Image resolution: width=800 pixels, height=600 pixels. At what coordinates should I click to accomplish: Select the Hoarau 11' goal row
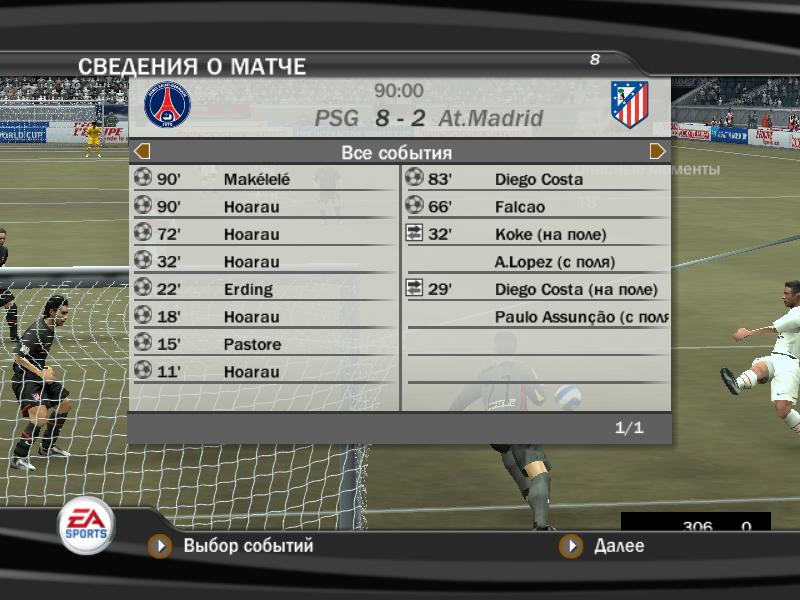(x=264, y=372)
